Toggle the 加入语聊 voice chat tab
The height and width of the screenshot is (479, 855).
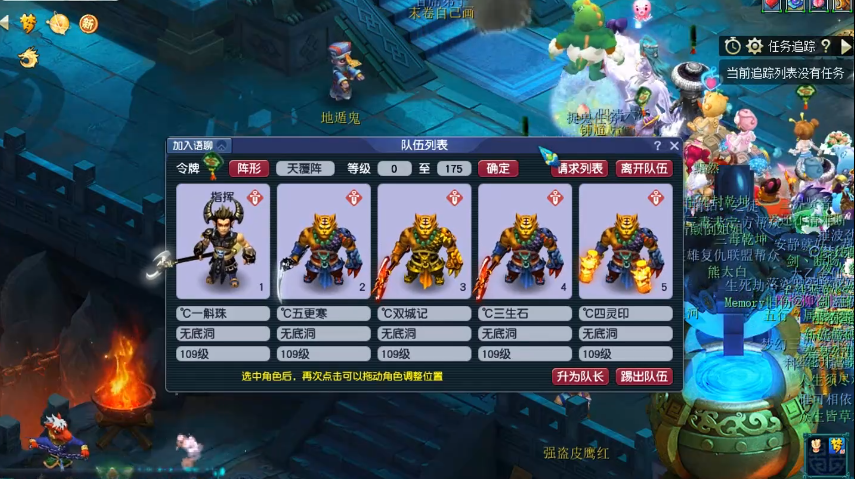(x=200, y=146)
